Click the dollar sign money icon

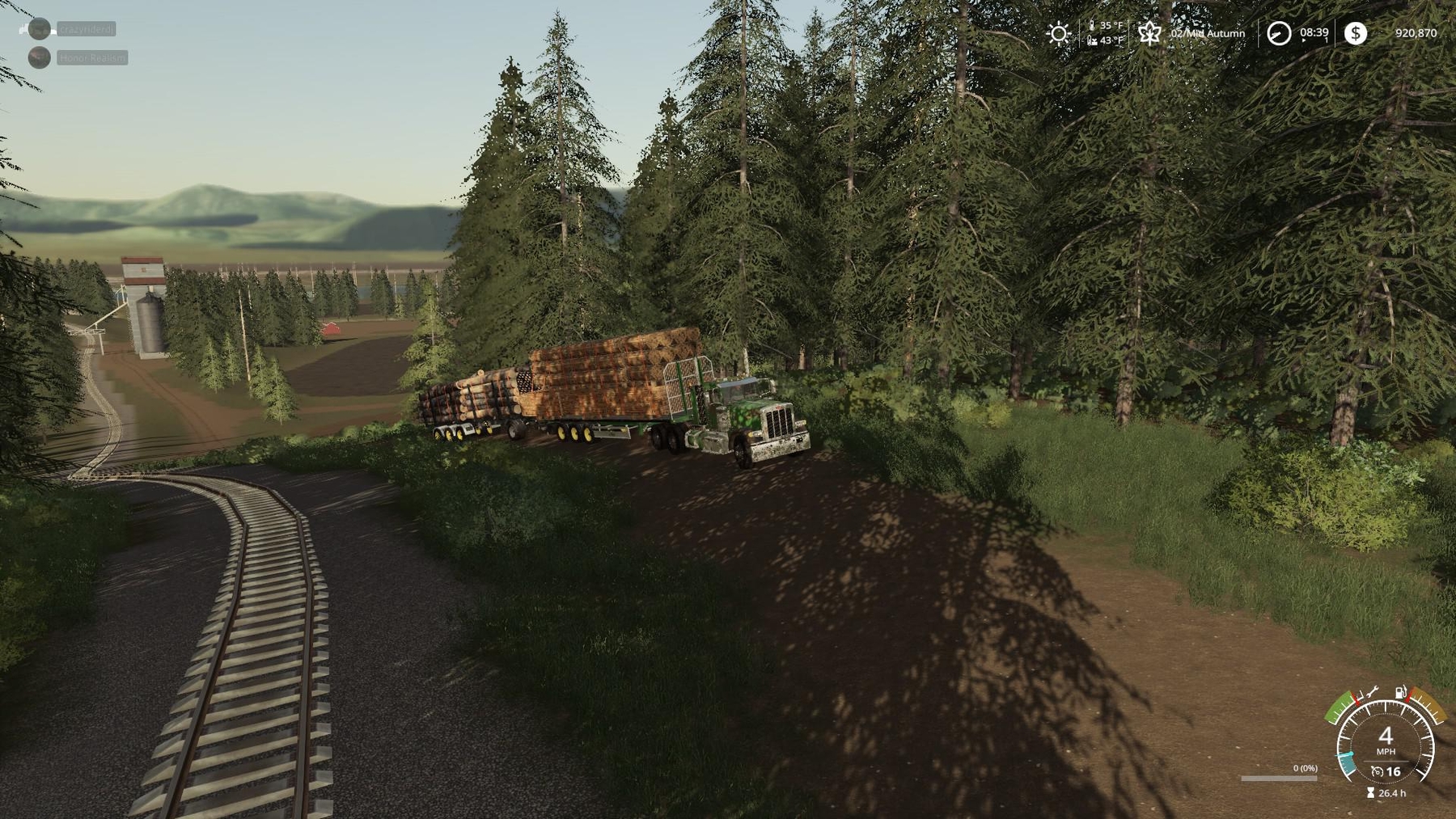[1356, 33]
